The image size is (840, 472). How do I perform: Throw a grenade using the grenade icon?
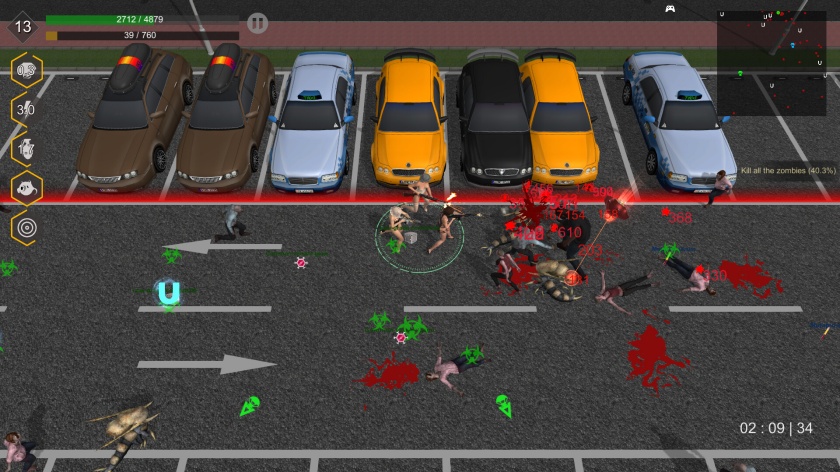pos(26,148)
